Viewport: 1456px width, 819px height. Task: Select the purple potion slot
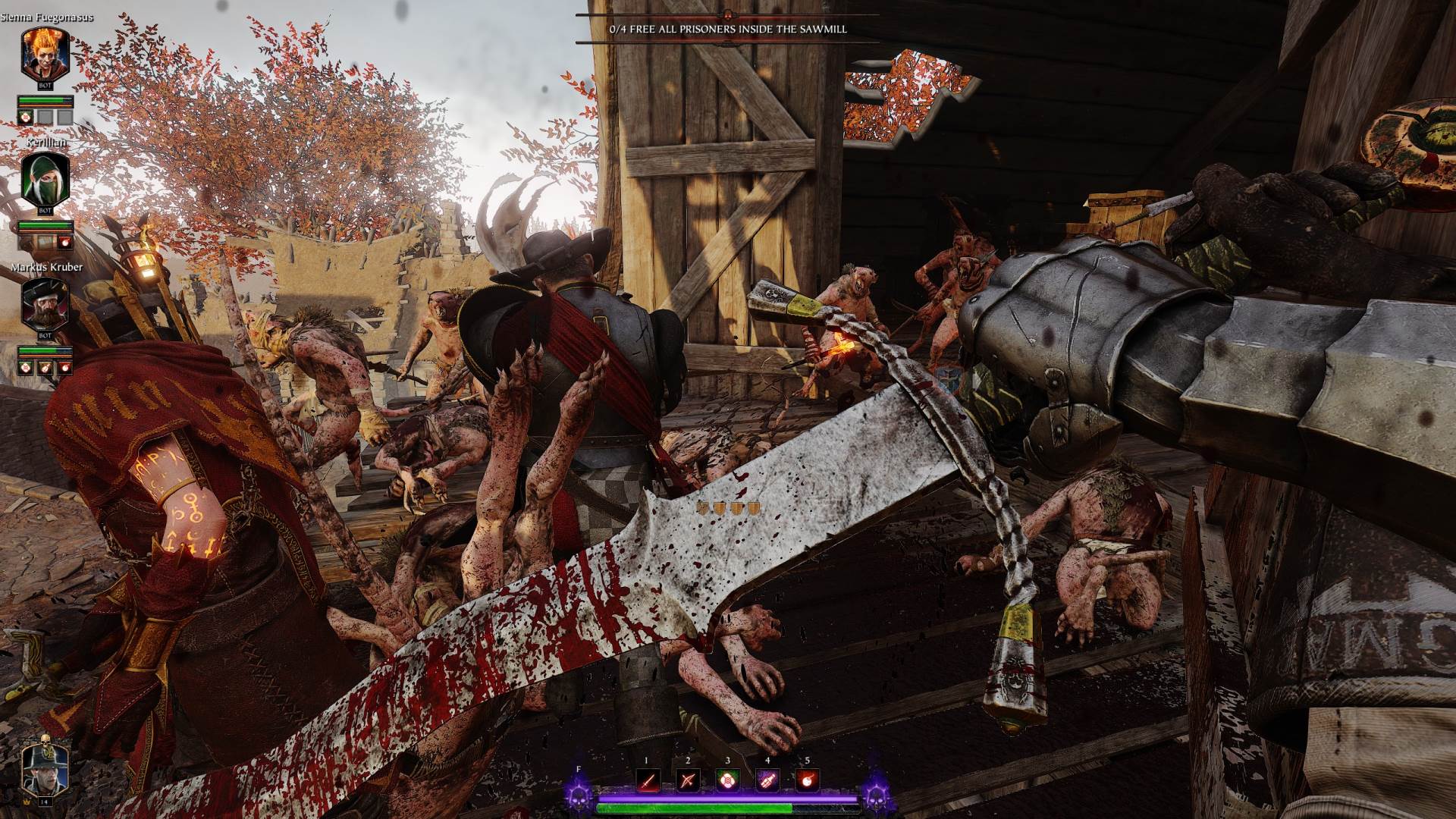[x=767, y=780]
